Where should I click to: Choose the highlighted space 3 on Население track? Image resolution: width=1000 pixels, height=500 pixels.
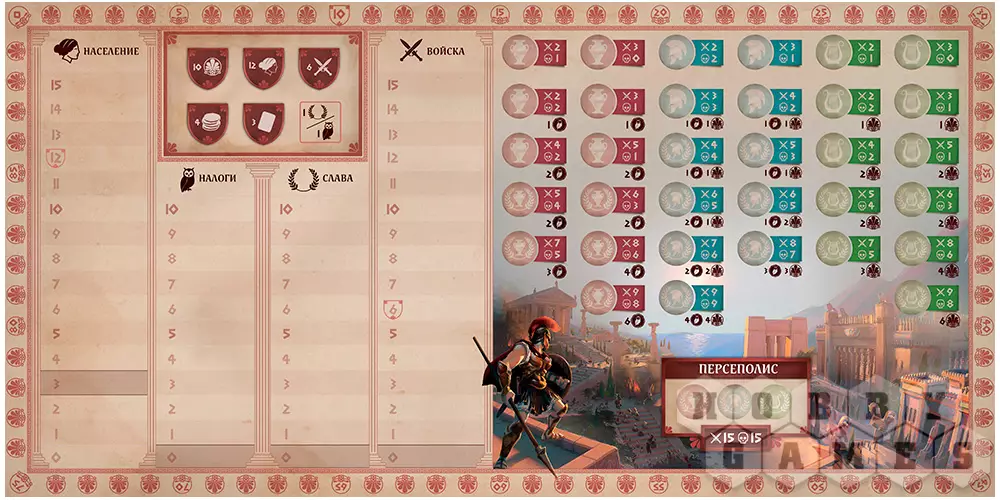click(98, 382)
